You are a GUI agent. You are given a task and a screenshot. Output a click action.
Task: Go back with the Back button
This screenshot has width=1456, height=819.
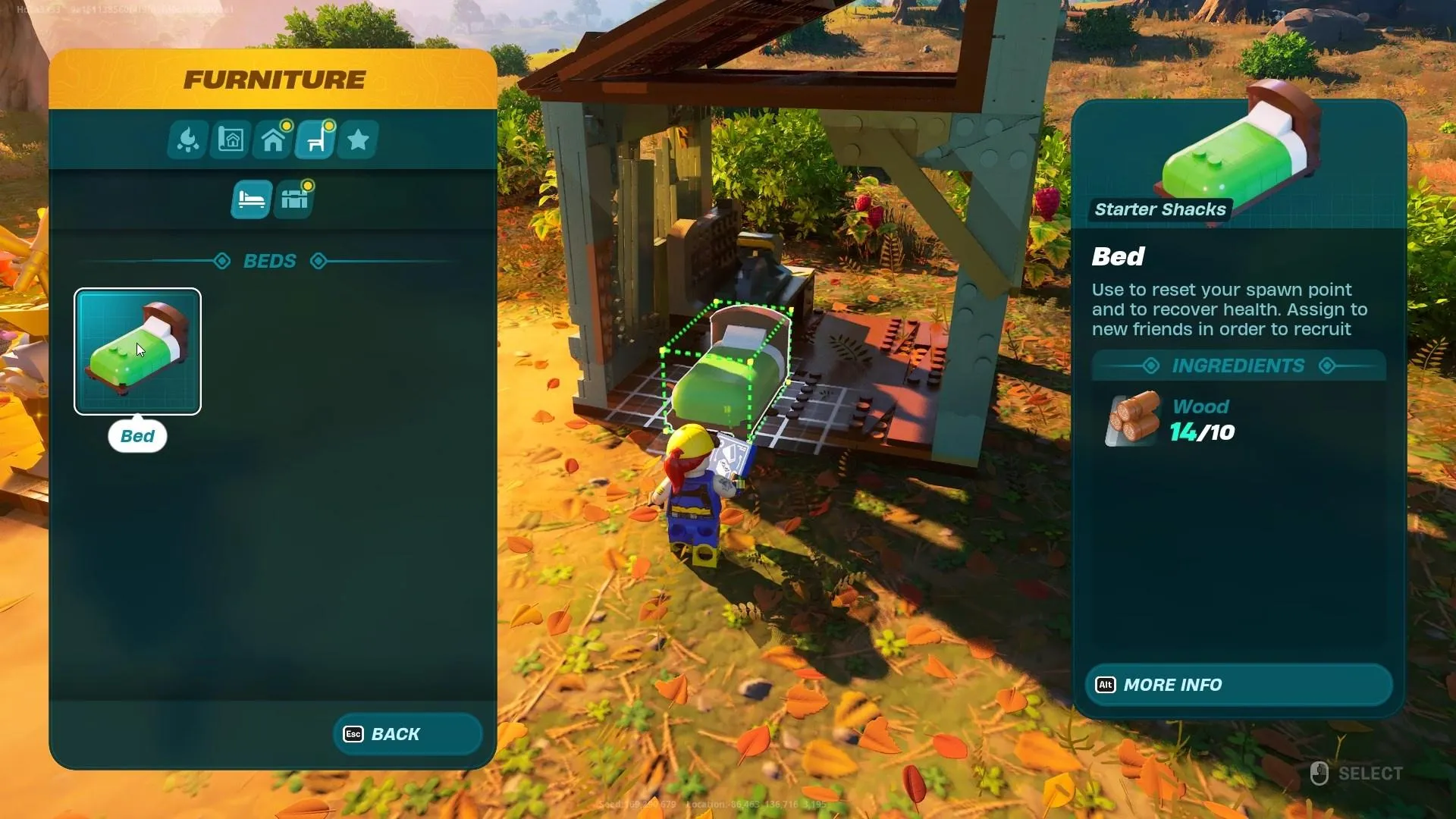(407, 734)
